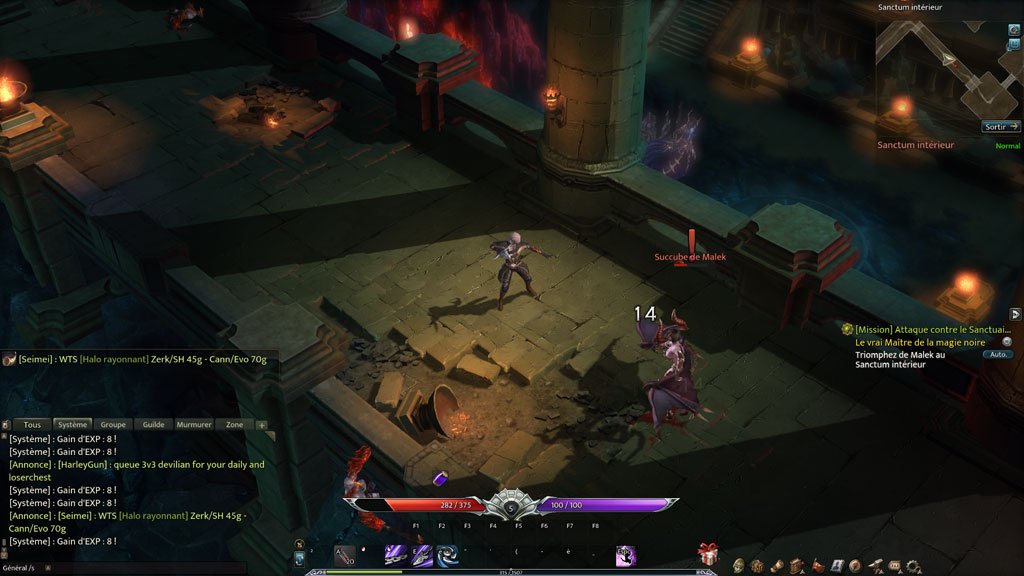This screenshot has height=576, width=1024.
Task: Show the Guilde chat tab
Action: tap(153, 425)
